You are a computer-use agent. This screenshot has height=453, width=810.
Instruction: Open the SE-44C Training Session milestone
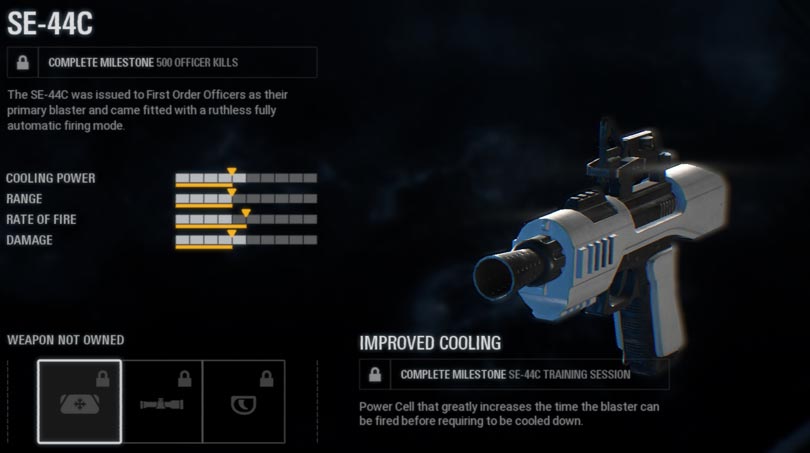tap(514, 374)
